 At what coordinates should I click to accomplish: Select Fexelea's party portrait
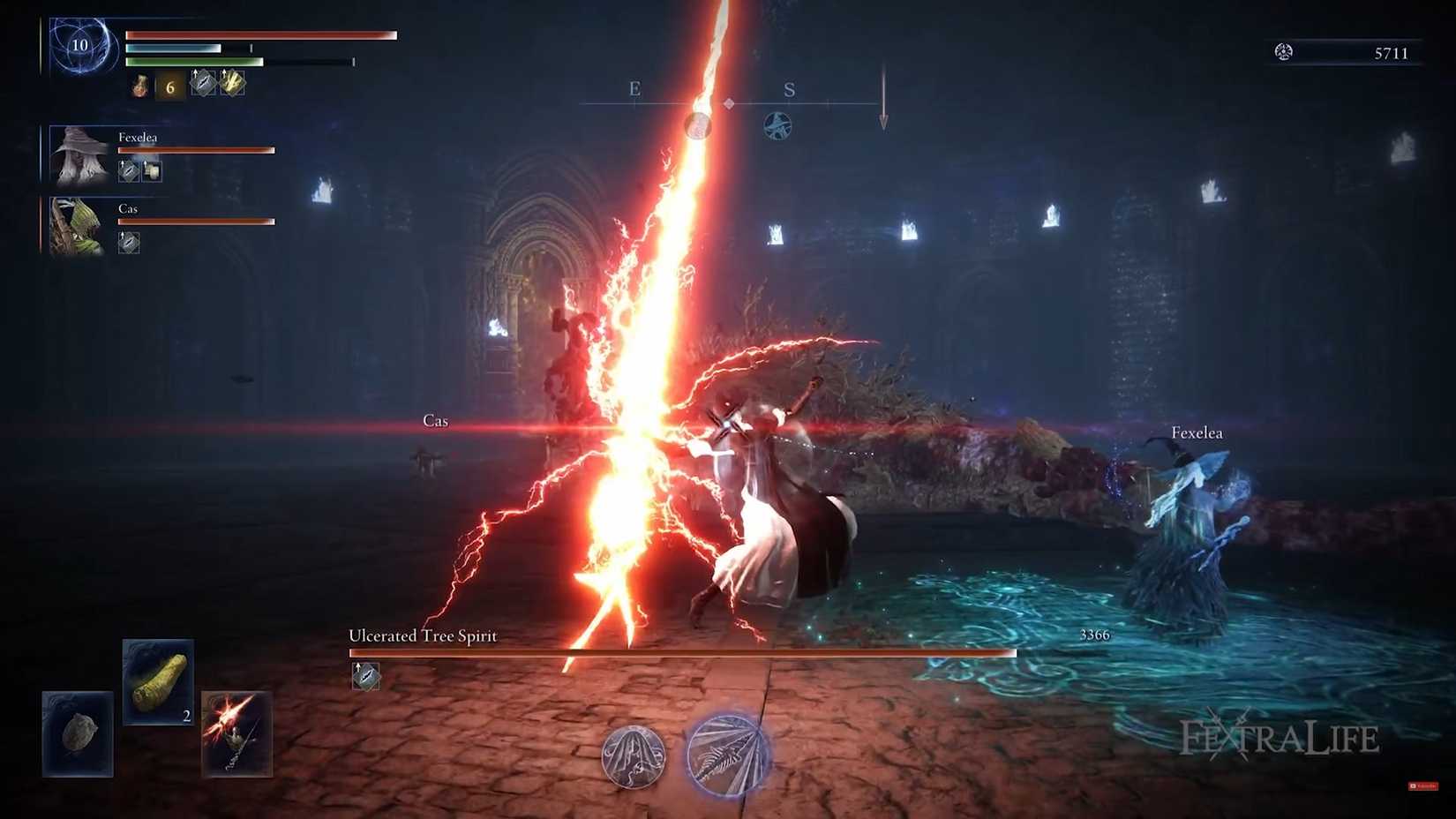click(79, 154)
